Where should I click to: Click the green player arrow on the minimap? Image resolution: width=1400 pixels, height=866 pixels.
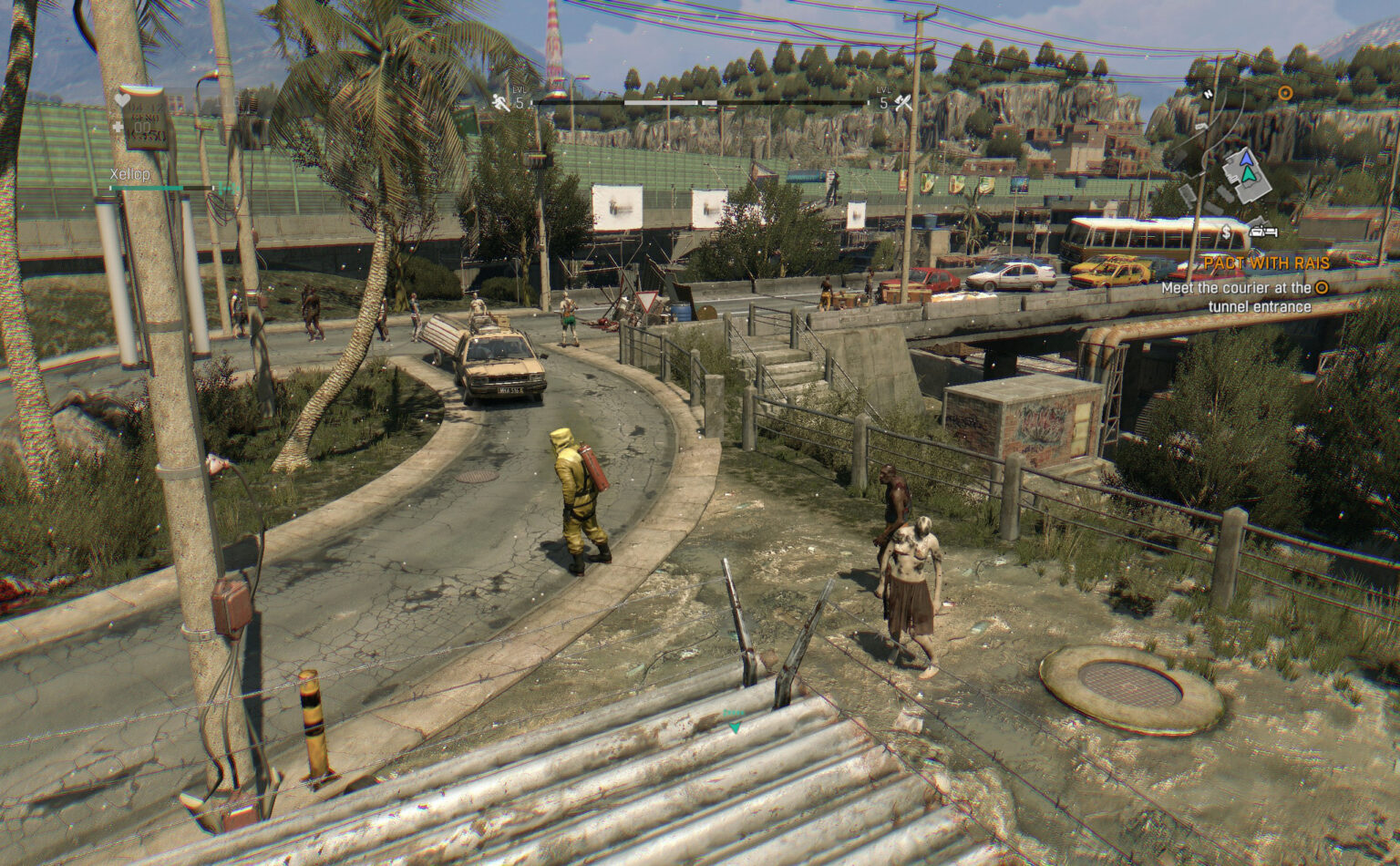point(1250,175)
